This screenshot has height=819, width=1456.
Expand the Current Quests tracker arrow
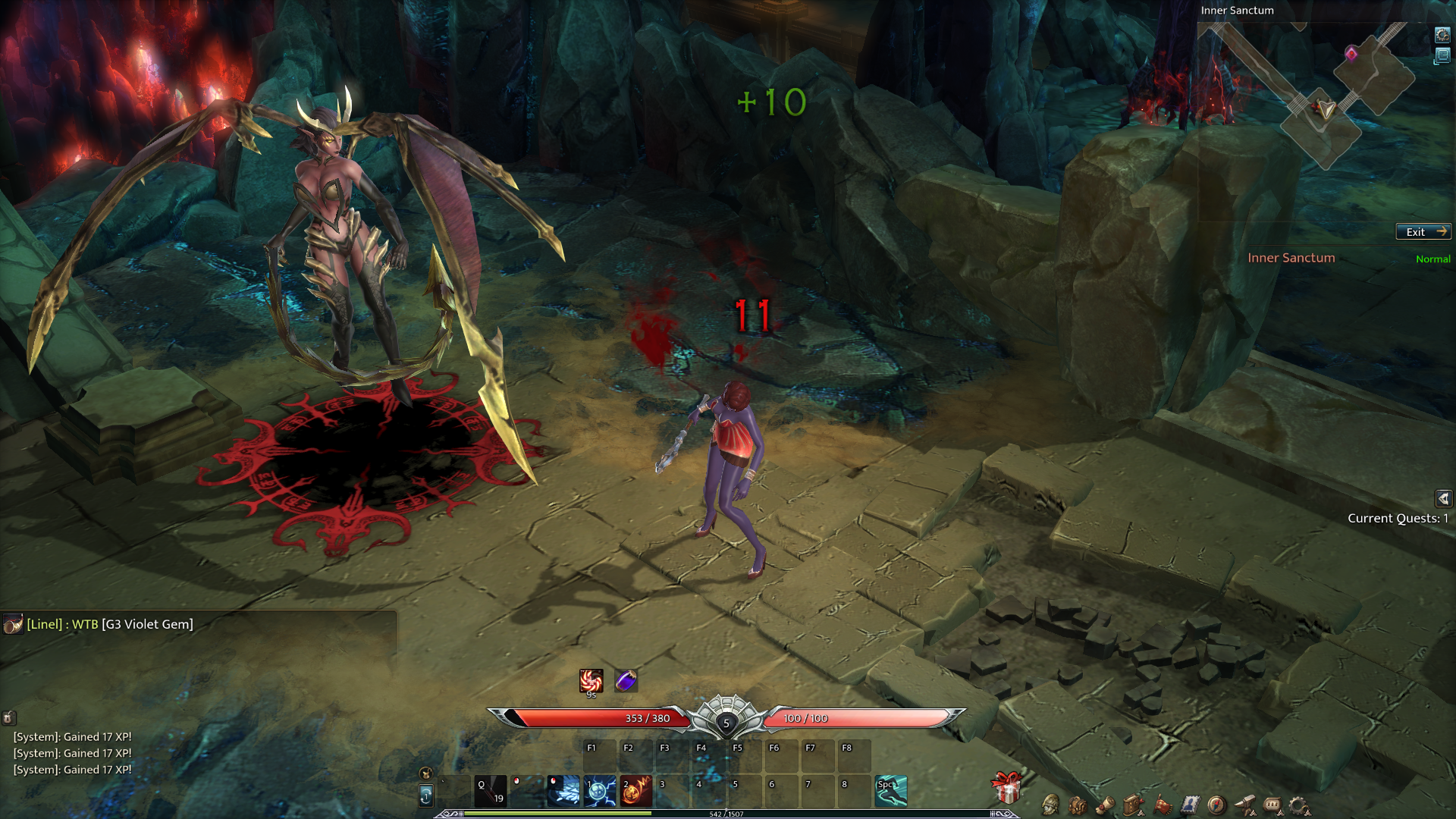click(x=1443, y=498)
